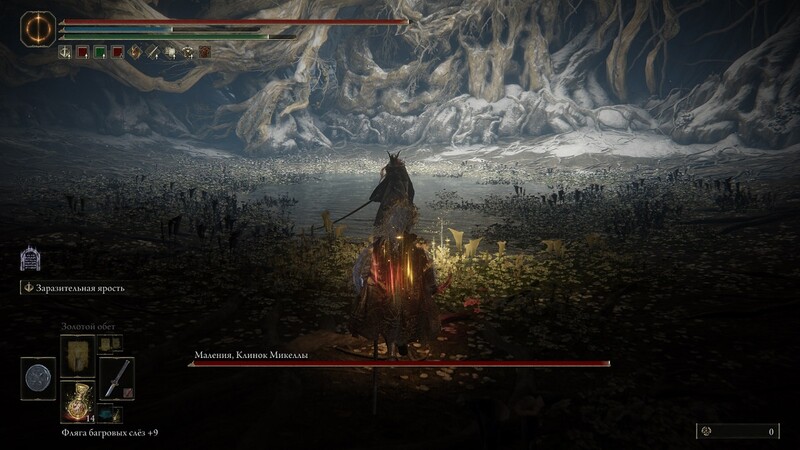Click the rune counter box
The width and height of the screenshot is (800, 450).
[738, 431]
